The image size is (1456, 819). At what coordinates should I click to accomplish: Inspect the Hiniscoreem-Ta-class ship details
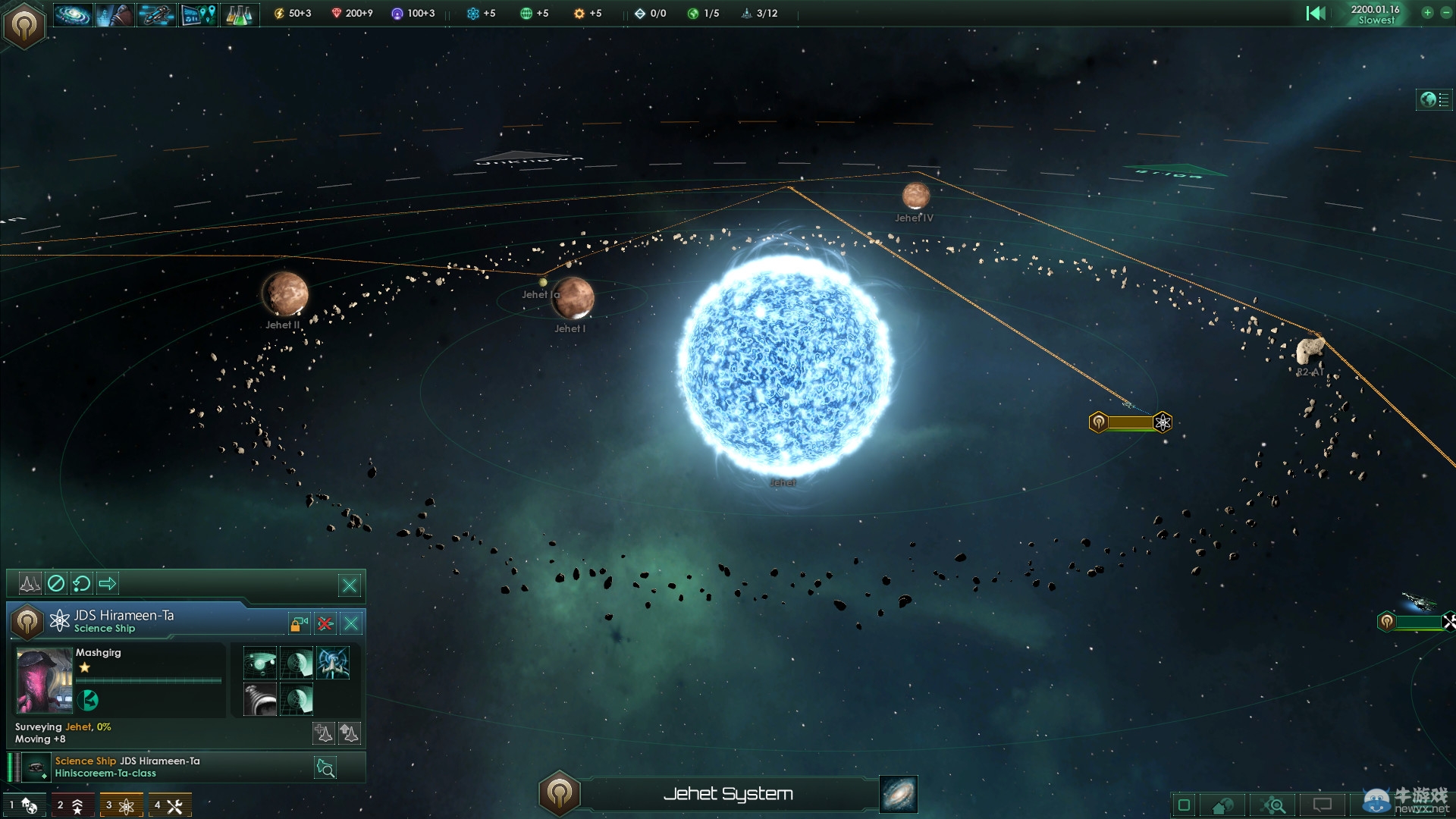coord(325,768)
